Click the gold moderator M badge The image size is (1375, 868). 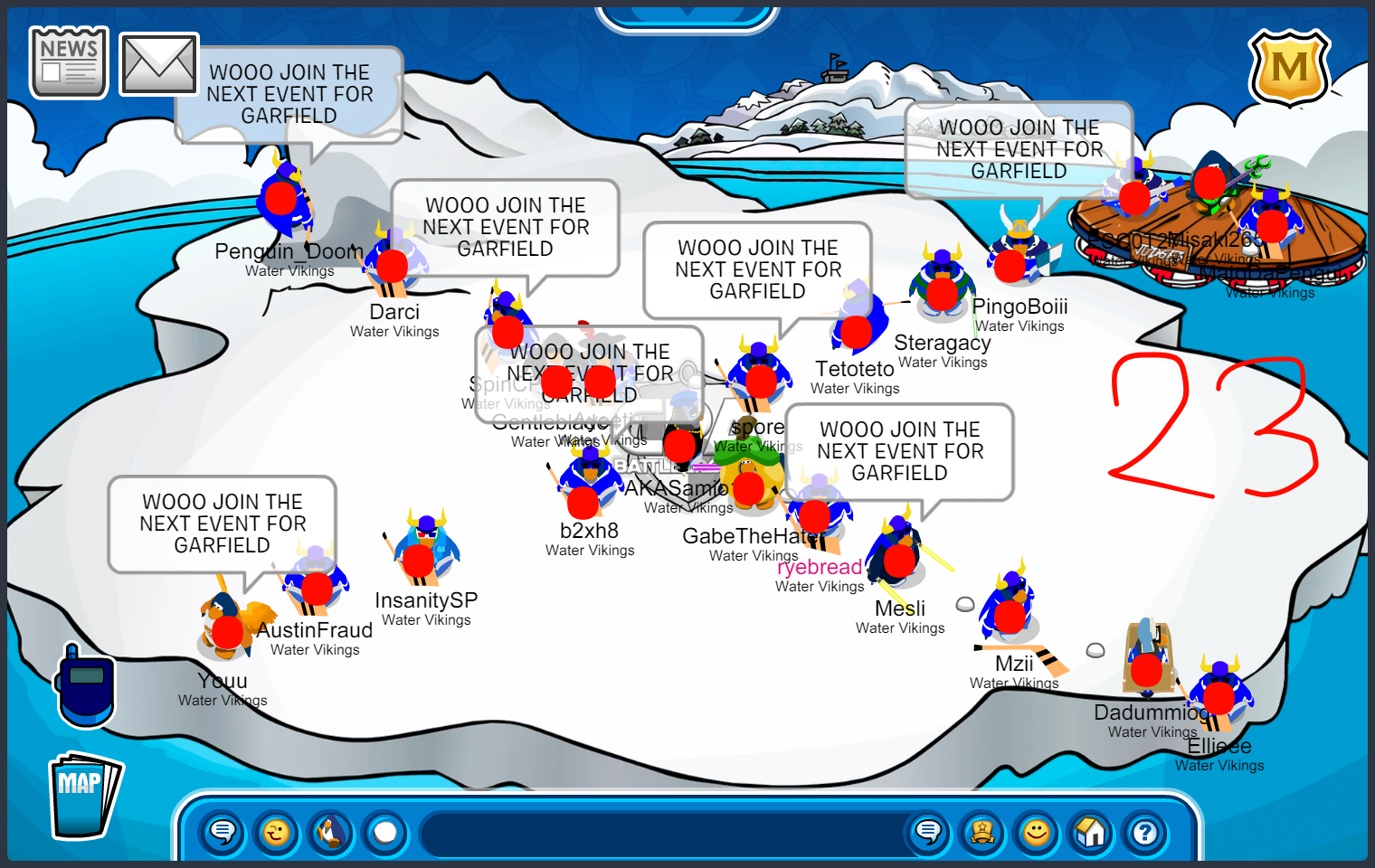pos(1289,68)
